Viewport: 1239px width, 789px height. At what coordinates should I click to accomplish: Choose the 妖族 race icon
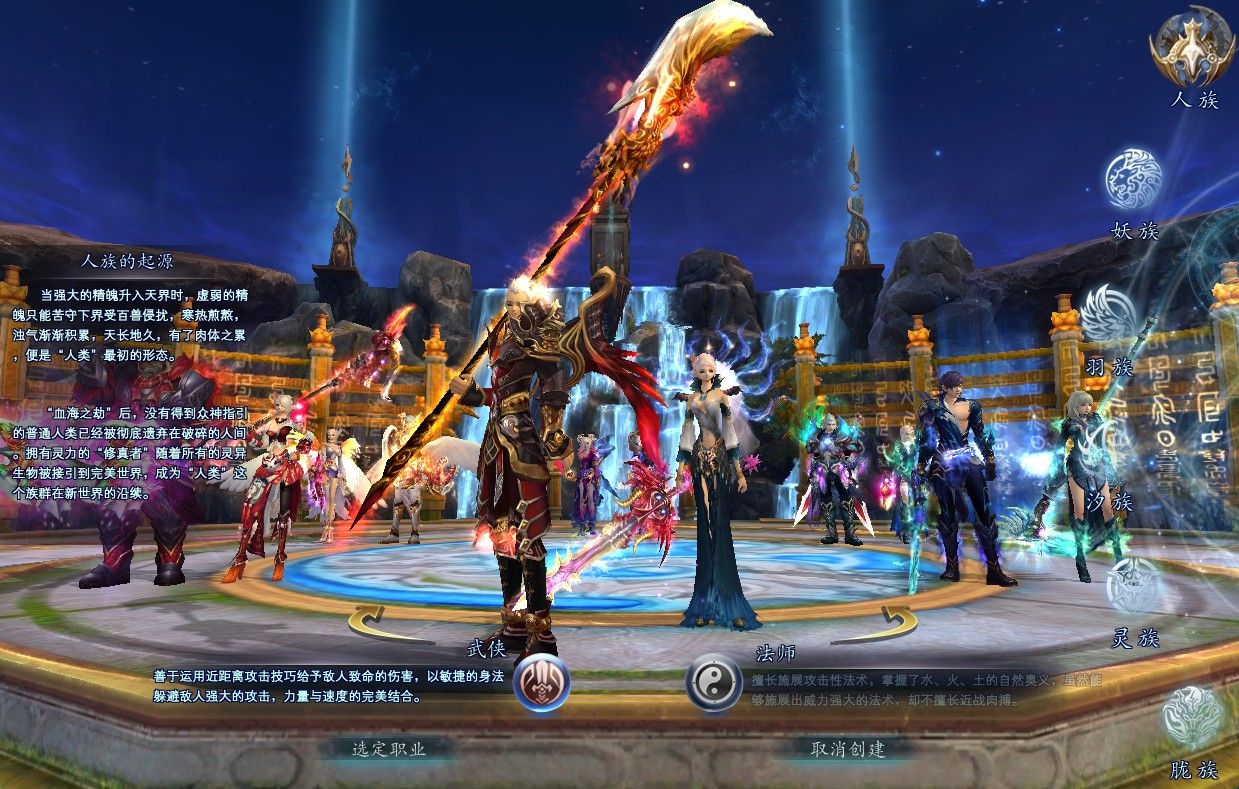(x=1133, y=180)
